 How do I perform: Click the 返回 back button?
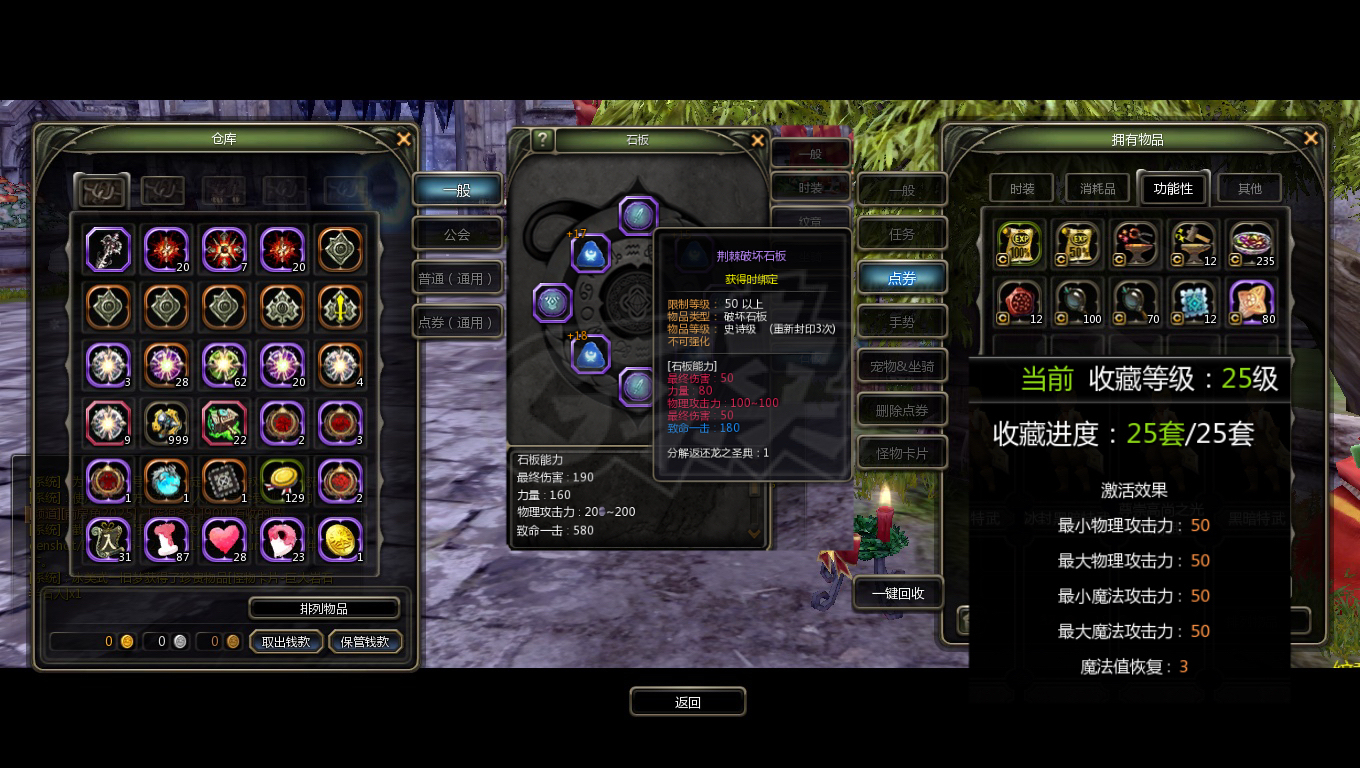pyautogui.click(x=688, y=702)
